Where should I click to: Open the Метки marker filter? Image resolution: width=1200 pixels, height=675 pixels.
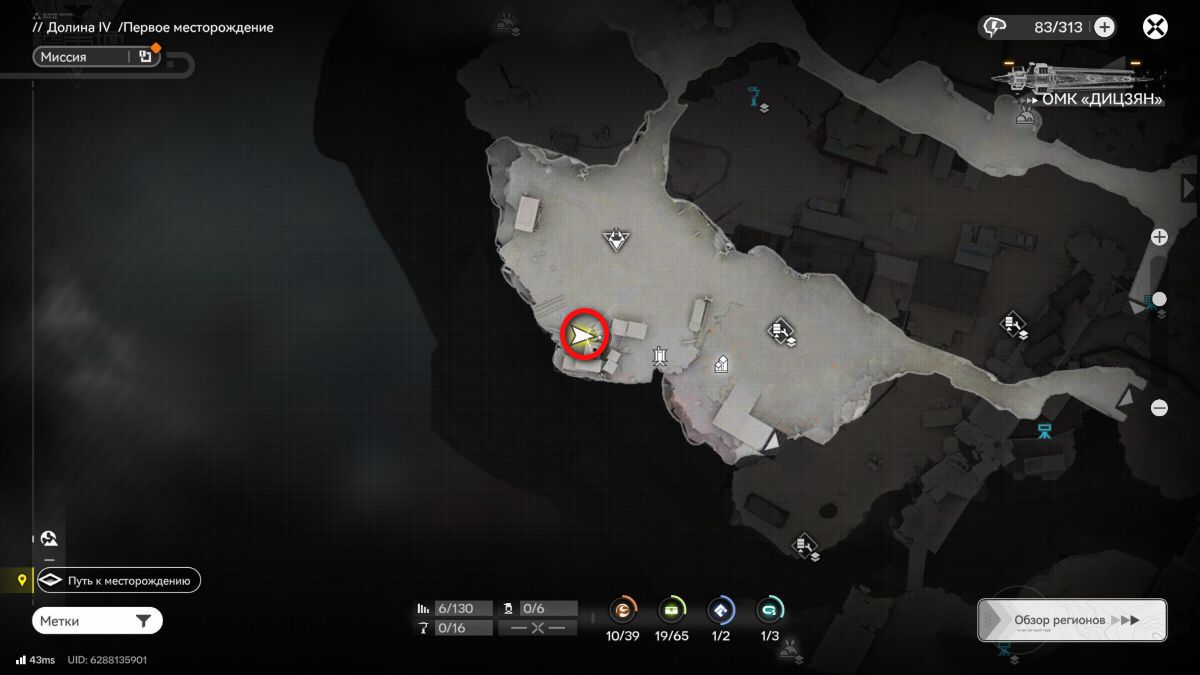click(x=97, y=621)
